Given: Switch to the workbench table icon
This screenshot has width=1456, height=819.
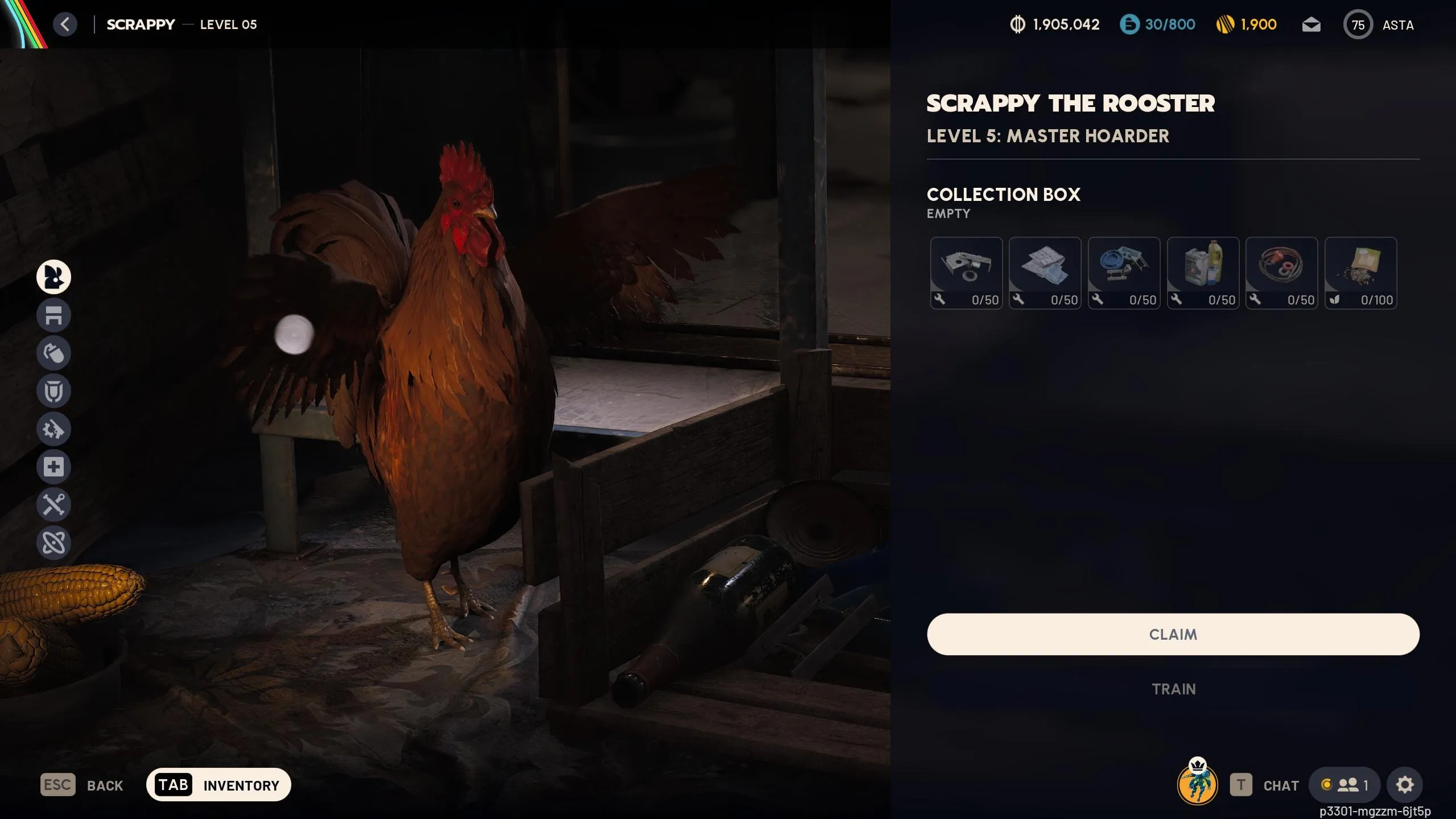Looking at the screenshot, I should (53, 315).
